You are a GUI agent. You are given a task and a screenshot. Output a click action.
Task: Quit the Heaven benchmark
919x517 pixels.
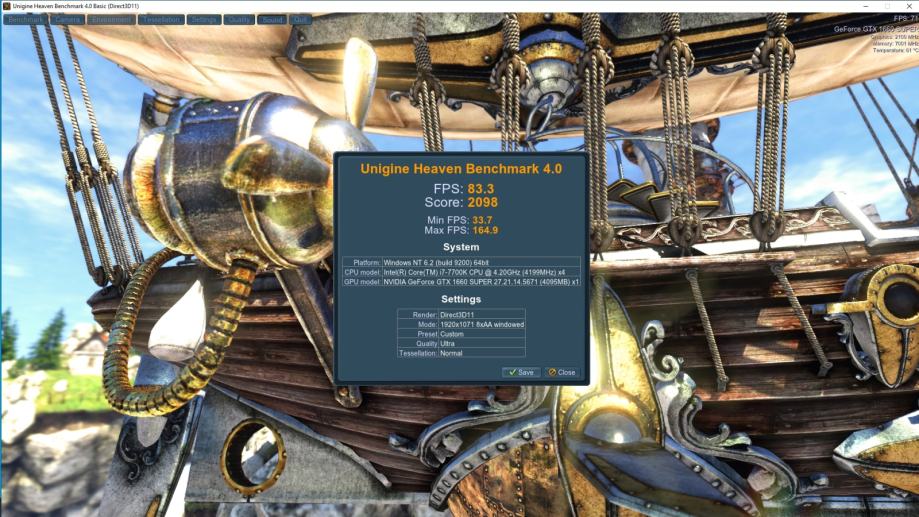click(x=300, y=19)
